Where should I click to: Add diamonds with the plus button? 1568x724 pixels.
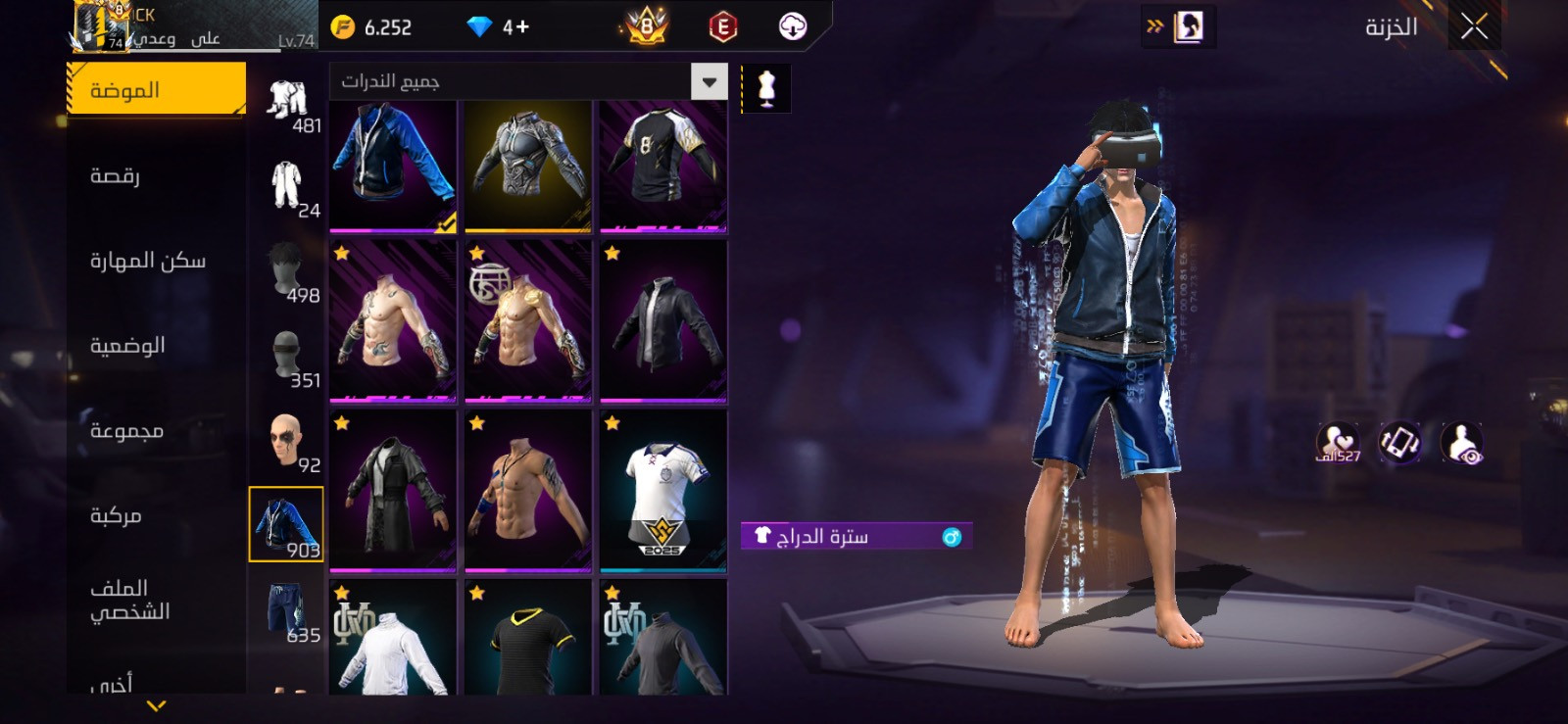pyautogui.click(x=516, y=27)
